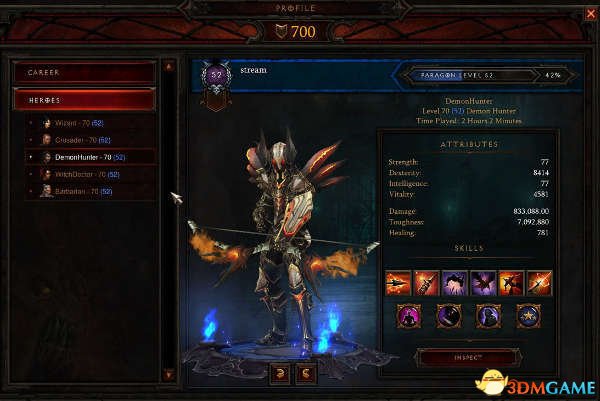View the Barbarian hero profile
The width and height of the screenshot is (600, 401).
[80, 191]
